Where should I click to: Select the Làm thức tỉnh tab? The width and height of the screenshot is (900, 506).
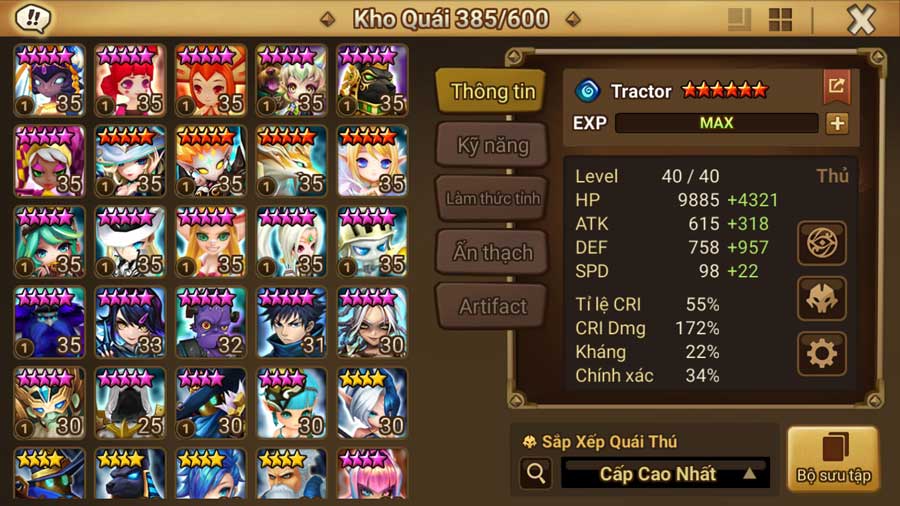492,198
